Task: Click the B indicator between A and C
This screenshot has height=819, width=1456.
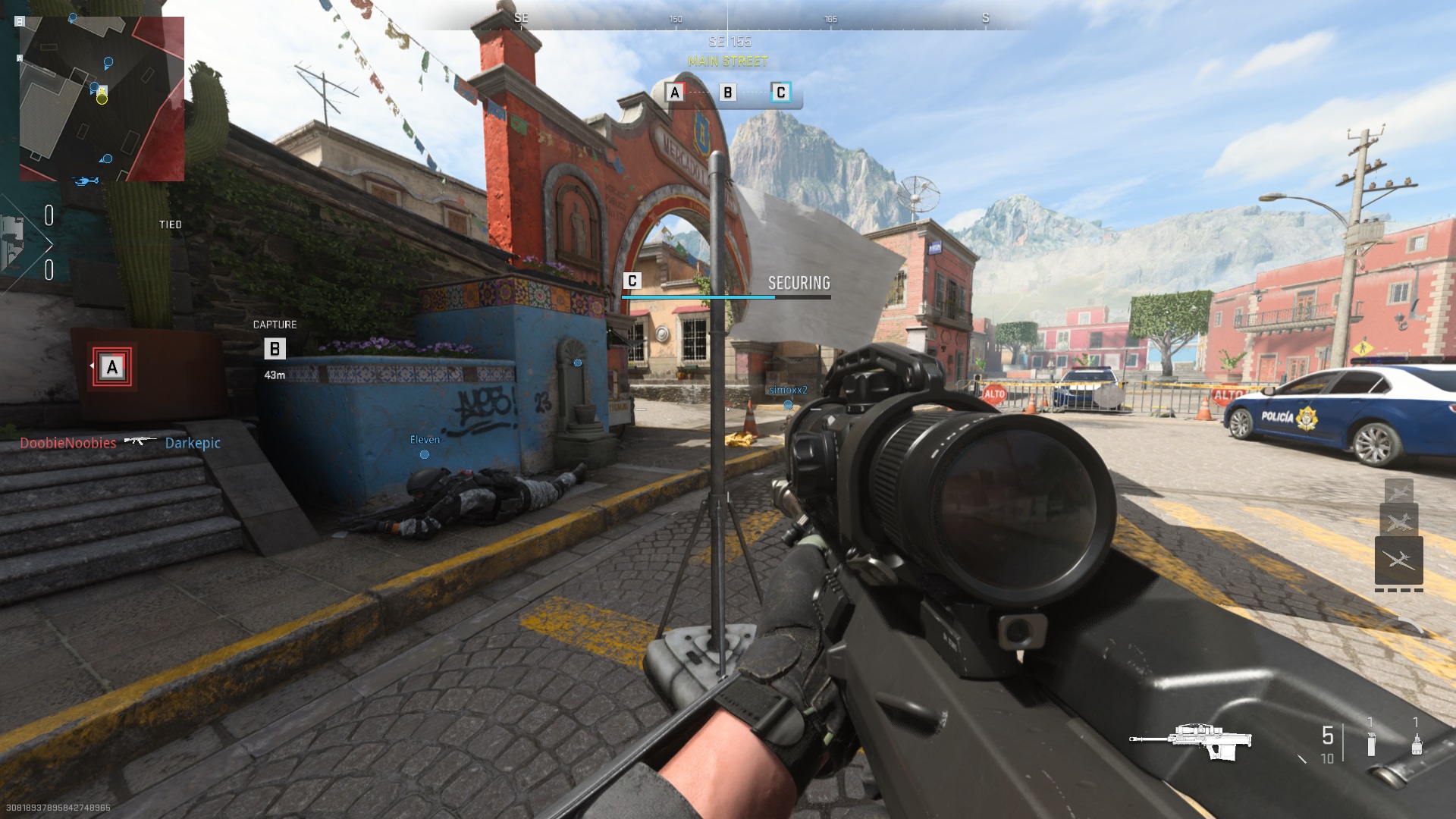Action: tap(726, 93)
